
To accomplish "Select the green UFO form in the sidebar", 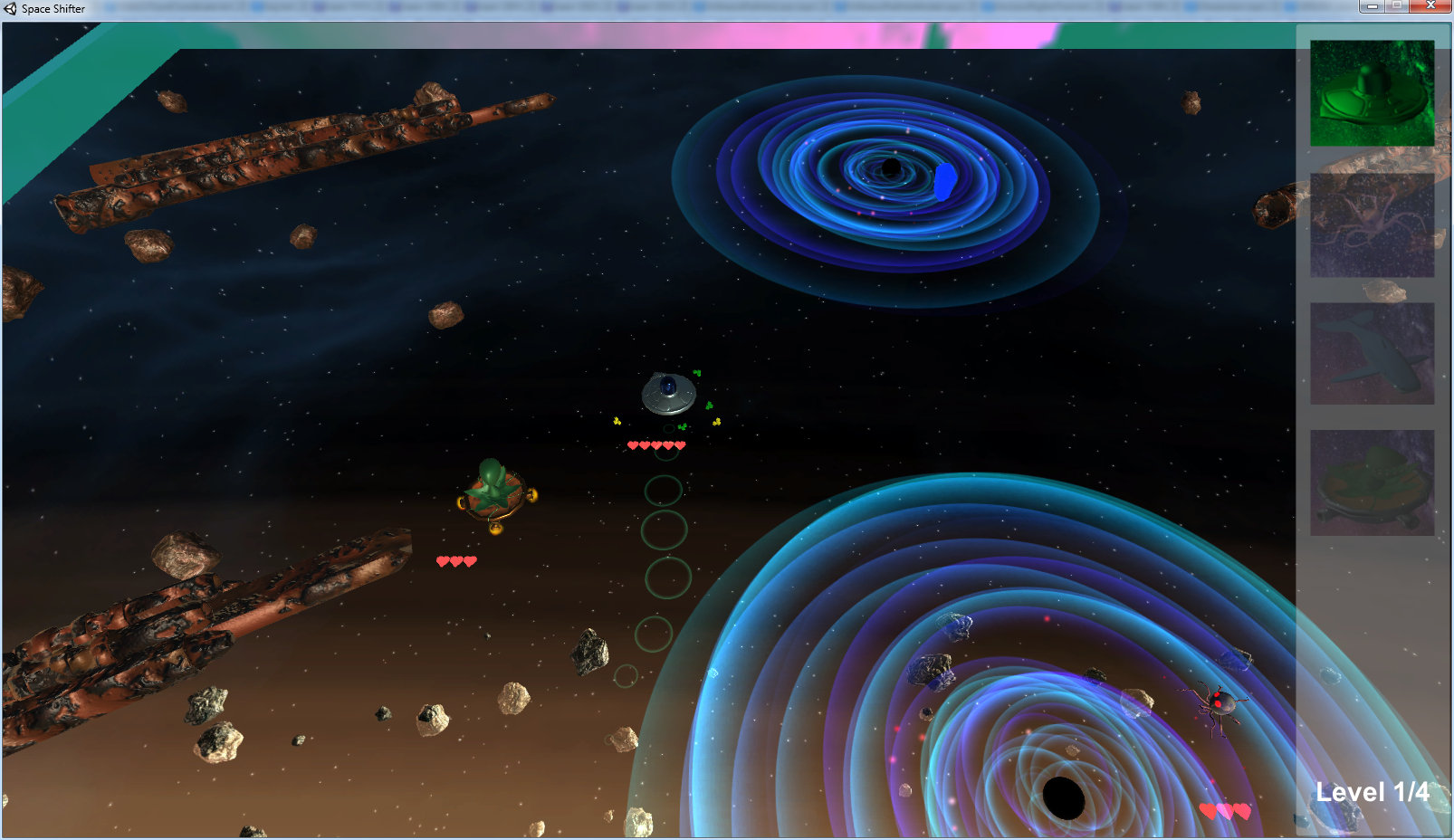I will point(1372,93).
